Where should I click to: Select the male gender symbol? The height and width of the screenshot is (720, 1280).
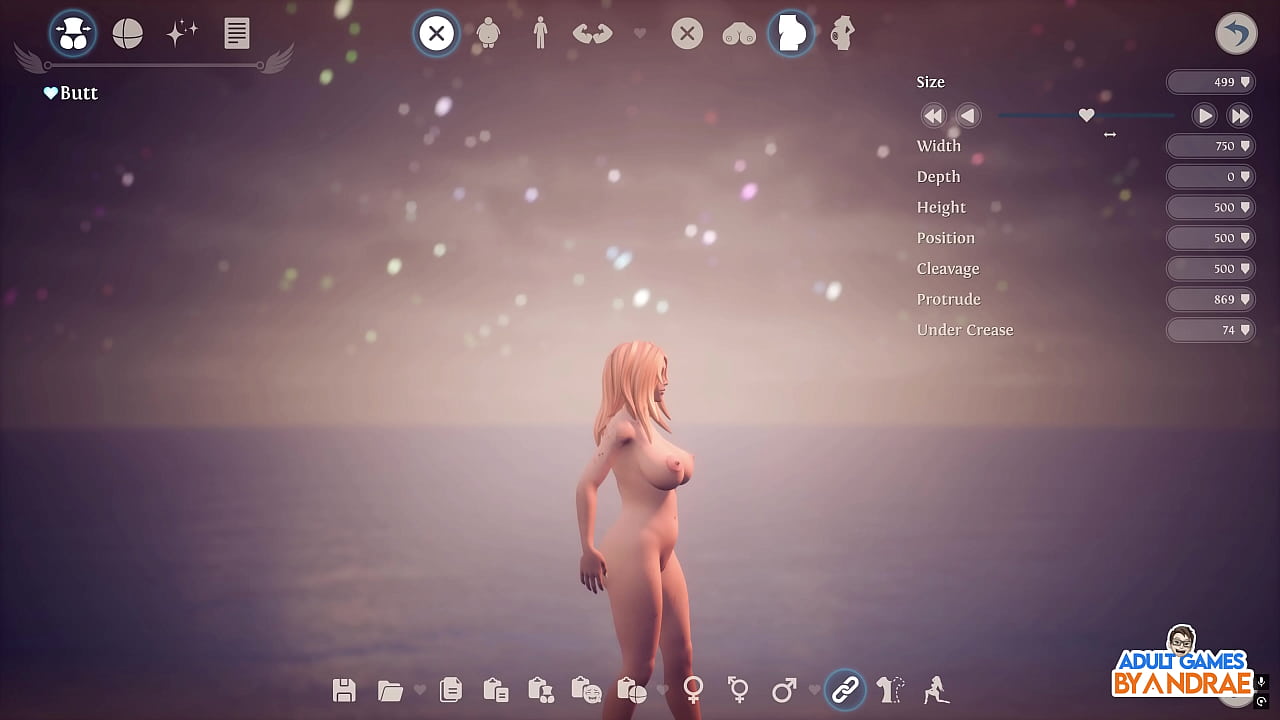coord(783,689)
